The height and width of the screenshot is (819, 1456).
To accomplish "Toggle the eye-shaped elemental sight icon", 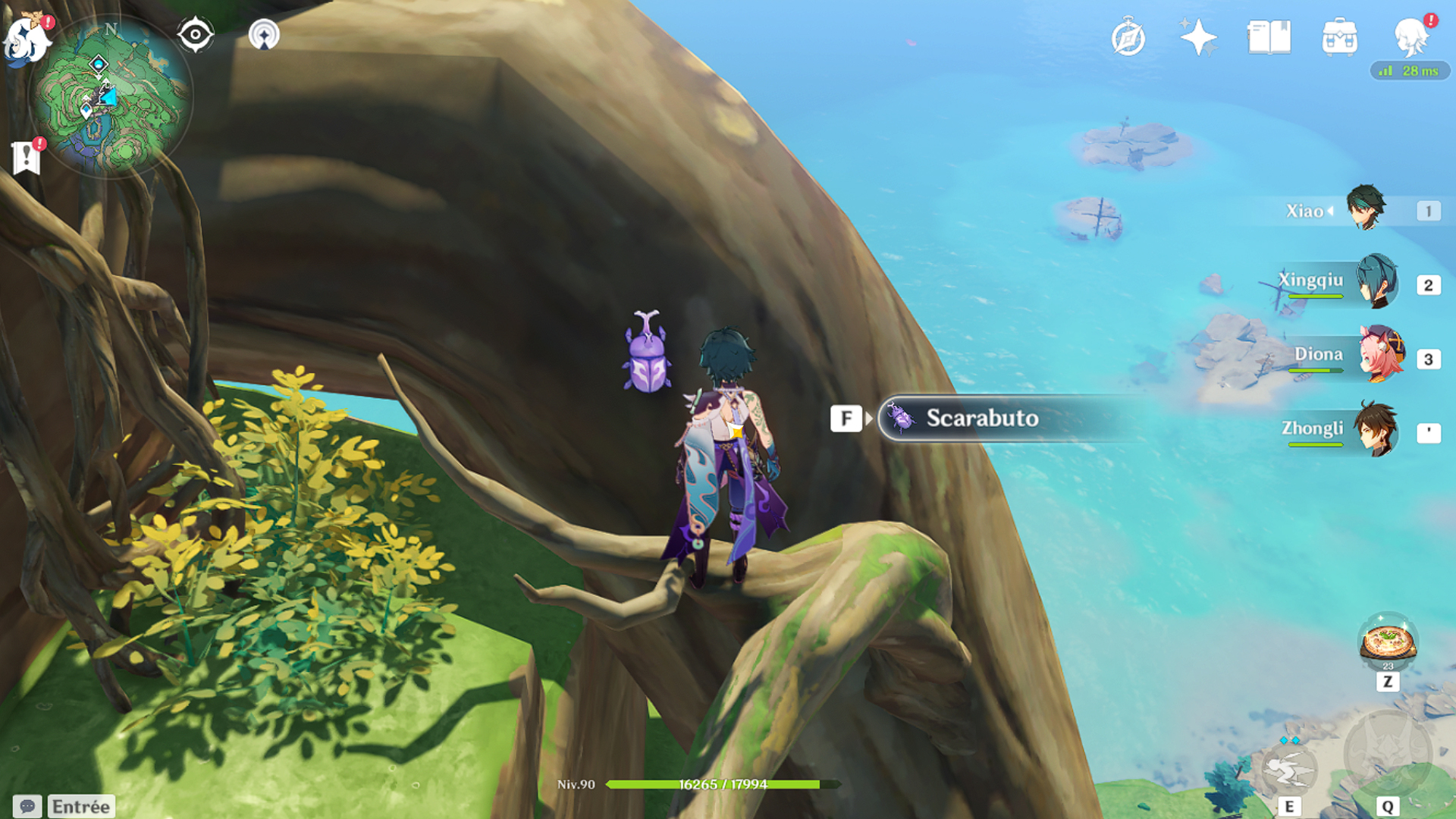I will pos(195,35).
